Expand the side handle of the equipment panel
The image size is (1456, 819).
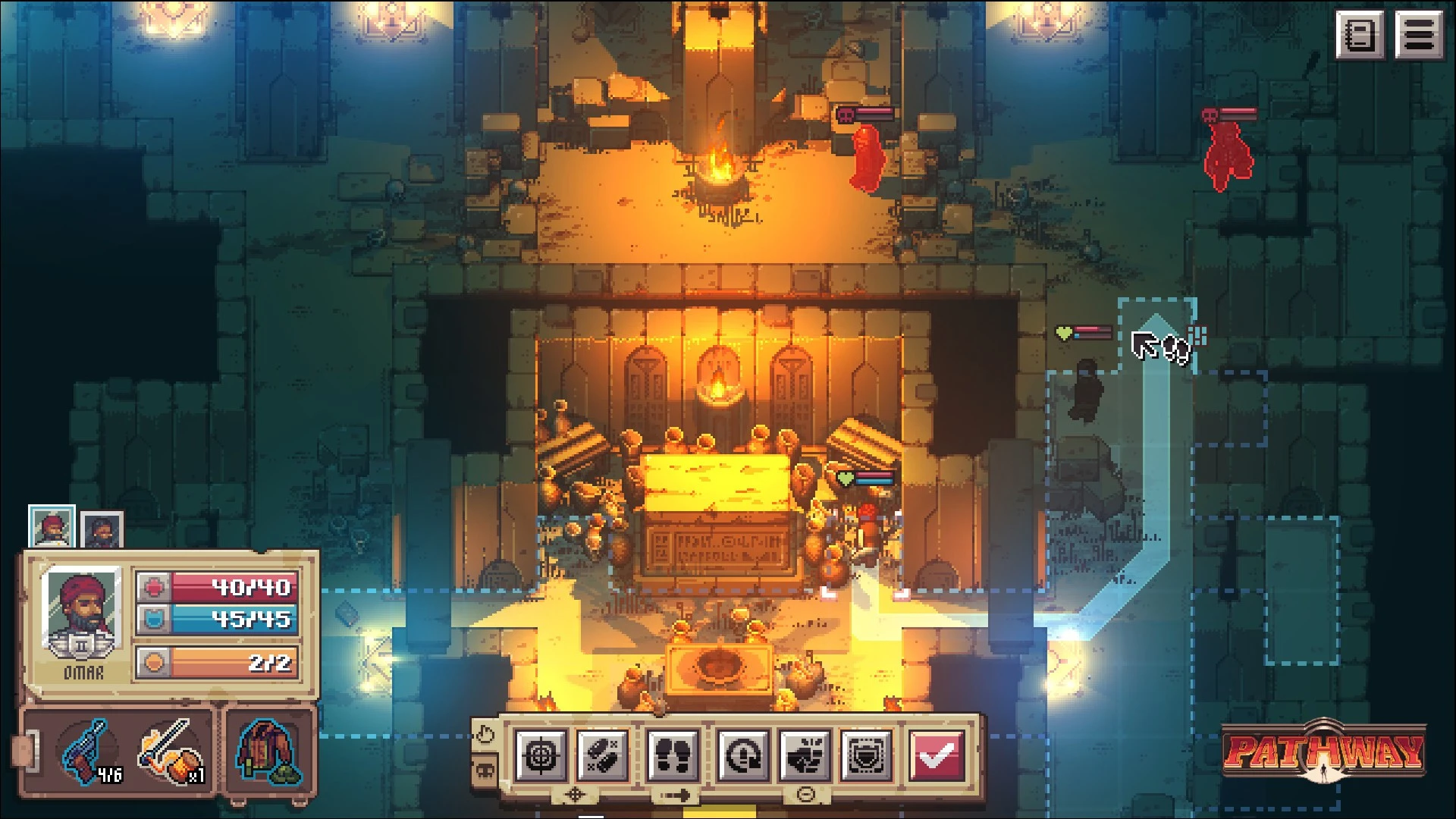tap(23, 751)
